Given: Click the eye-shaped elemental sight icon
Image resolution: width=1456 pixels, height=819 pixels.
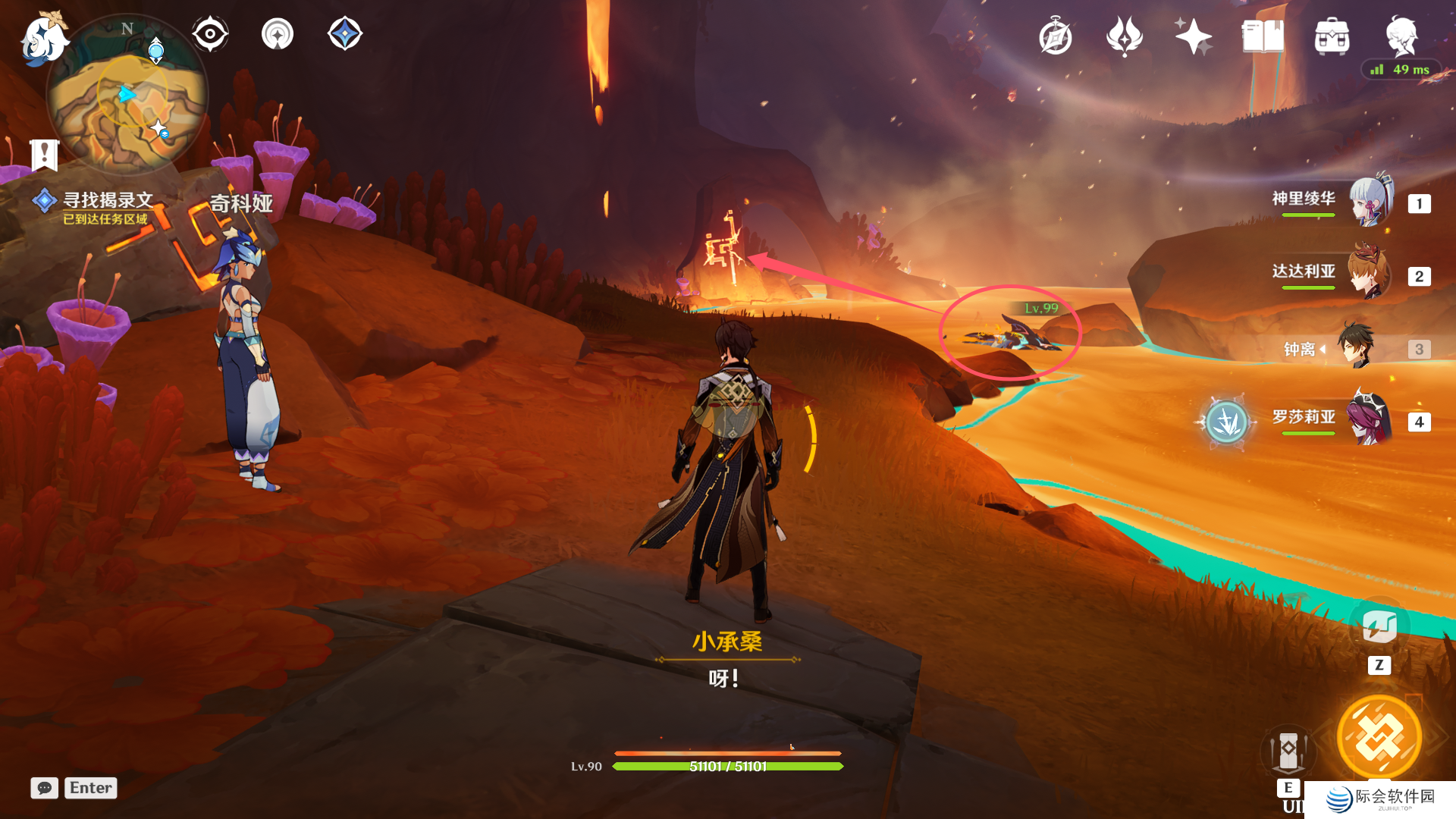Looking at the screenshot, I should [x=210, y=34].
